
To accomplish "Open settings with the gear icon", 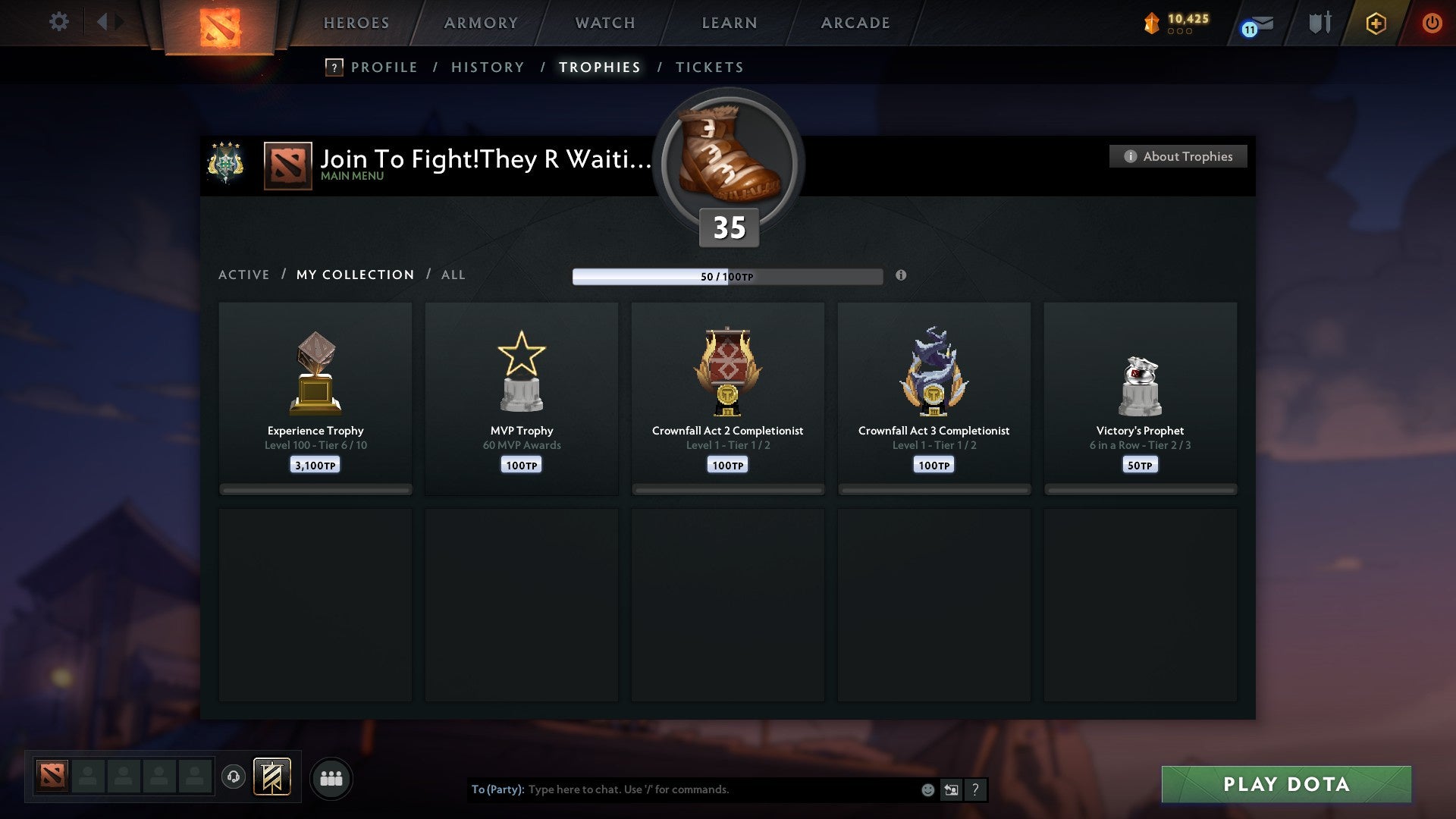I will 58,21.
